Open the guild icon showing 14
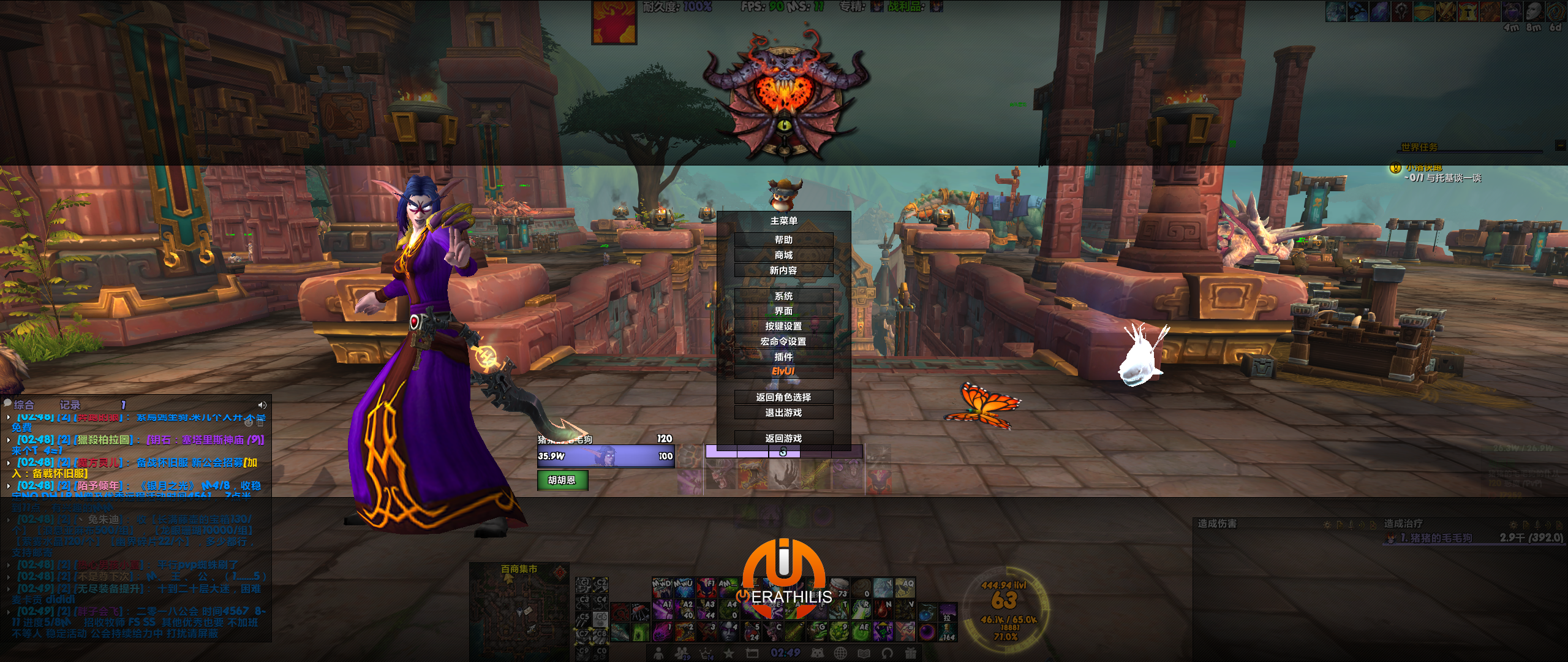 click(x=706, y=653)
